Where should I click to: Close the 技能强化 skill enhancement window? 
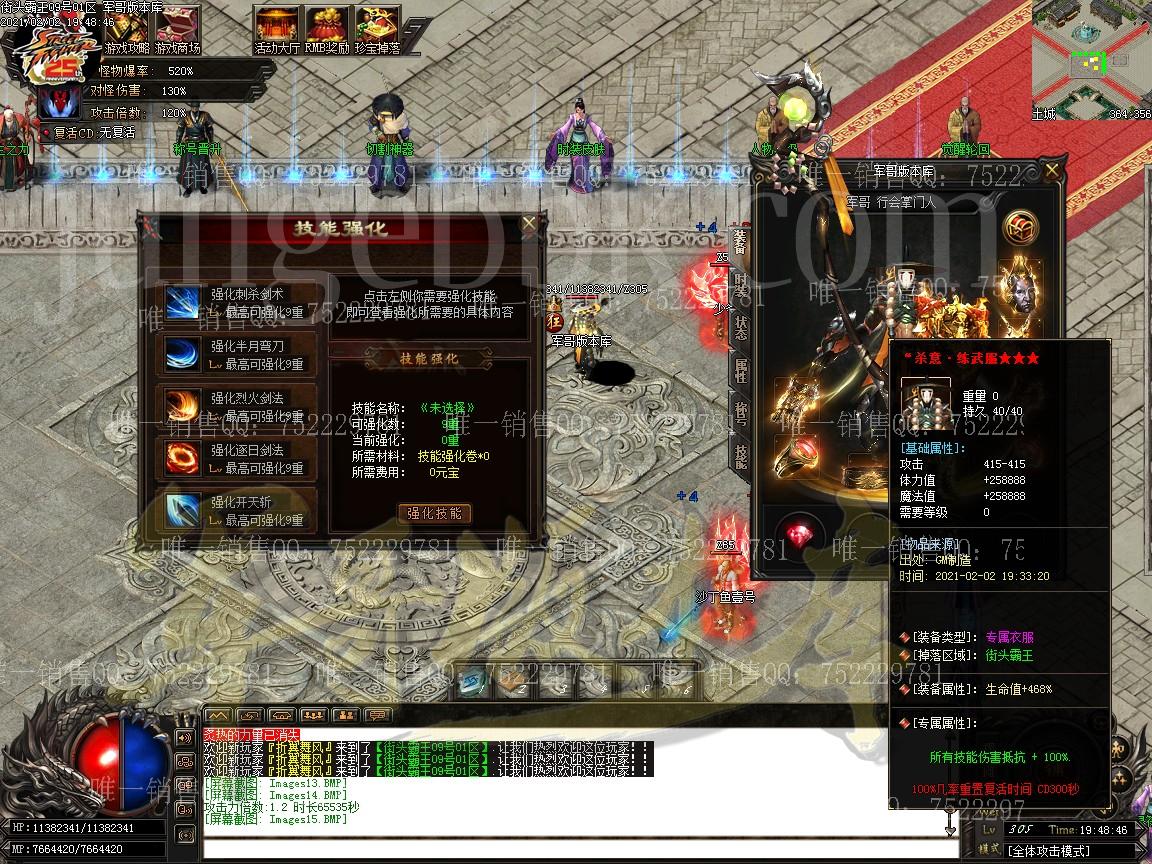pos(528,227)
